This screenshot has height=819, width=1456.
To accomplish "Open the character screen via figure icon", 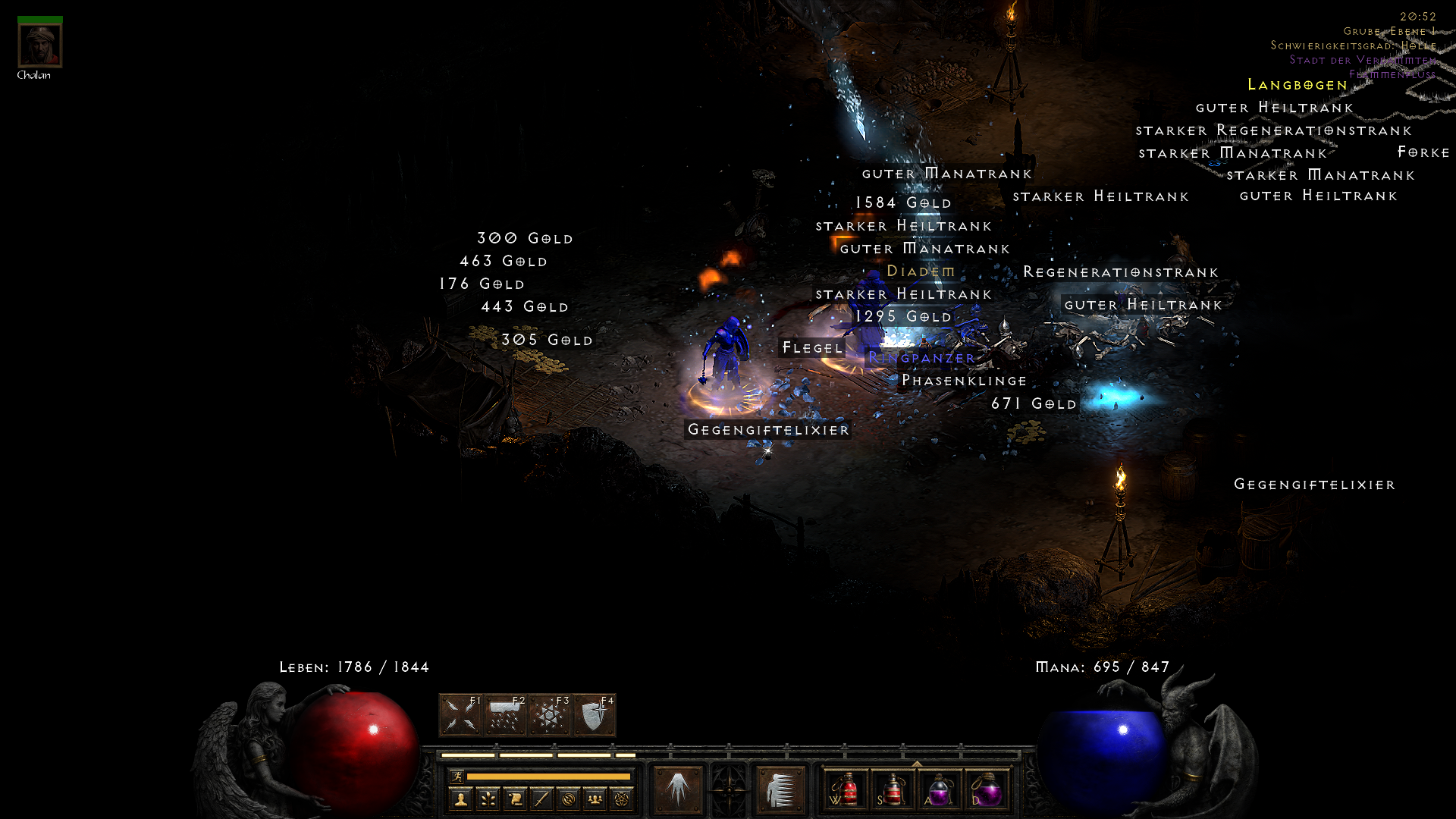I will pos(460,799).
